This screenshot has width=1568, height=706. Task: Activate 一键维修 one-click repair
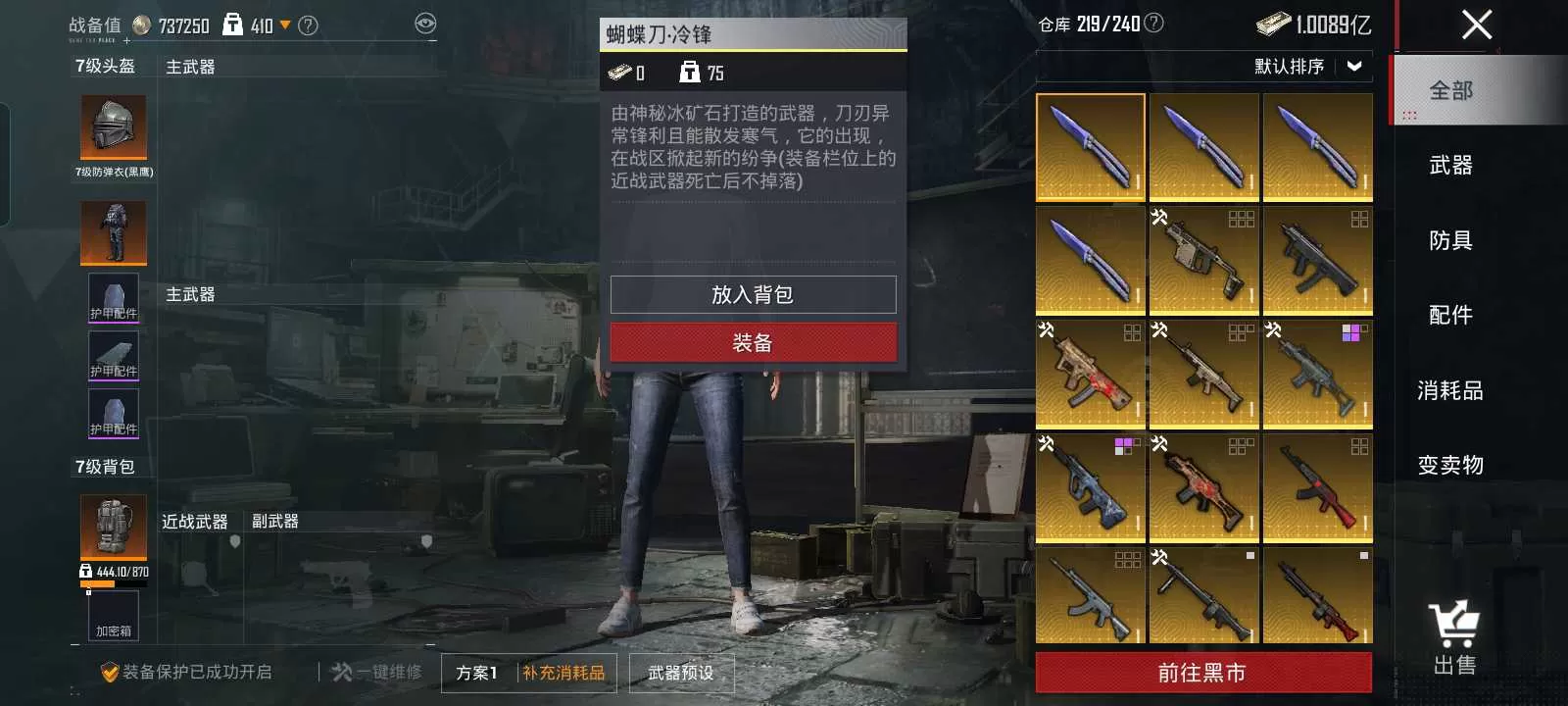[x=377, y=673]
